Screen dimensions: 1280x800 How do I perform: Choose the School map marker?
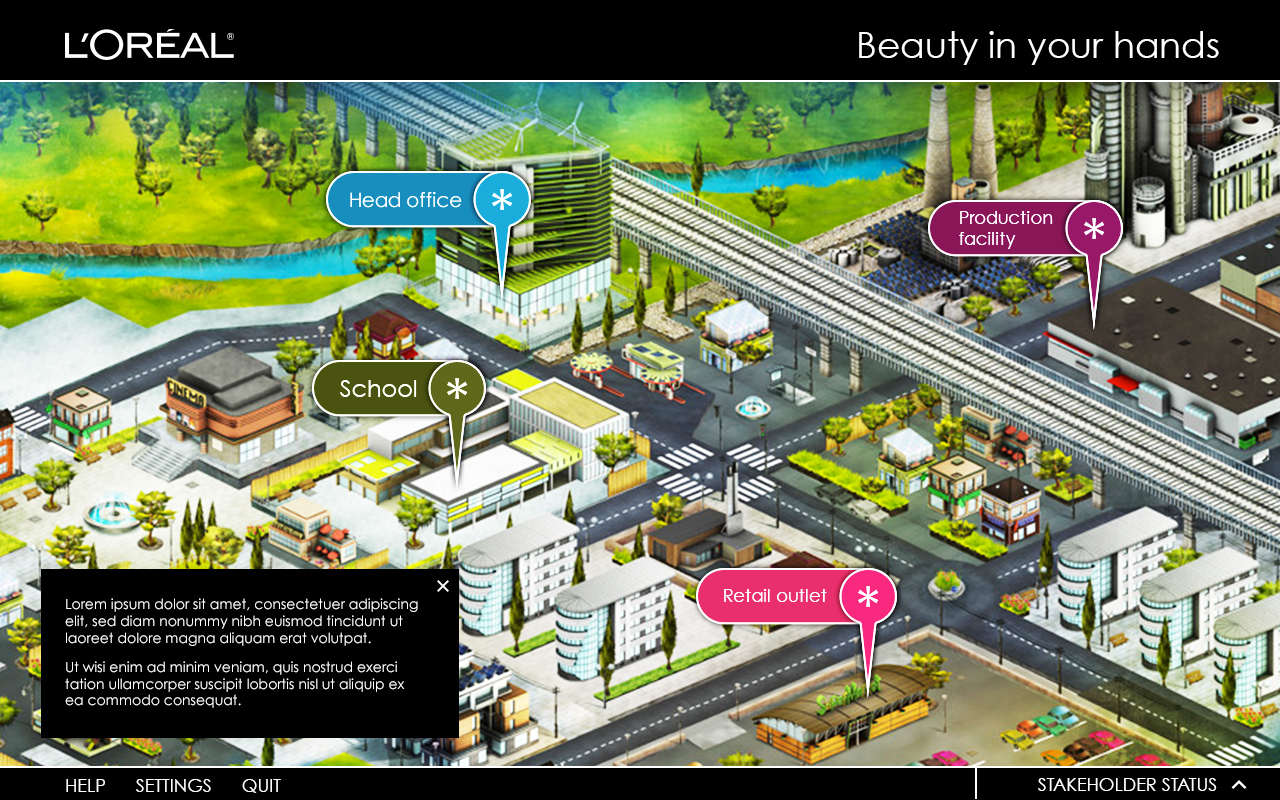(398, 389)
